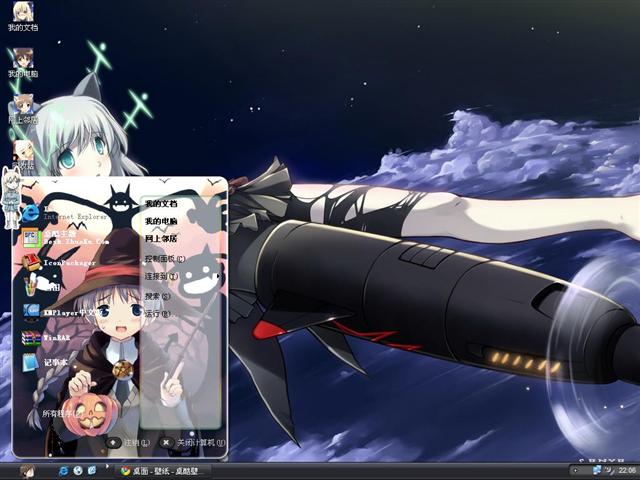Open the 我的电脑 desktop icon
This screenshot has height=480, width=640.
(x=23, y=62)
